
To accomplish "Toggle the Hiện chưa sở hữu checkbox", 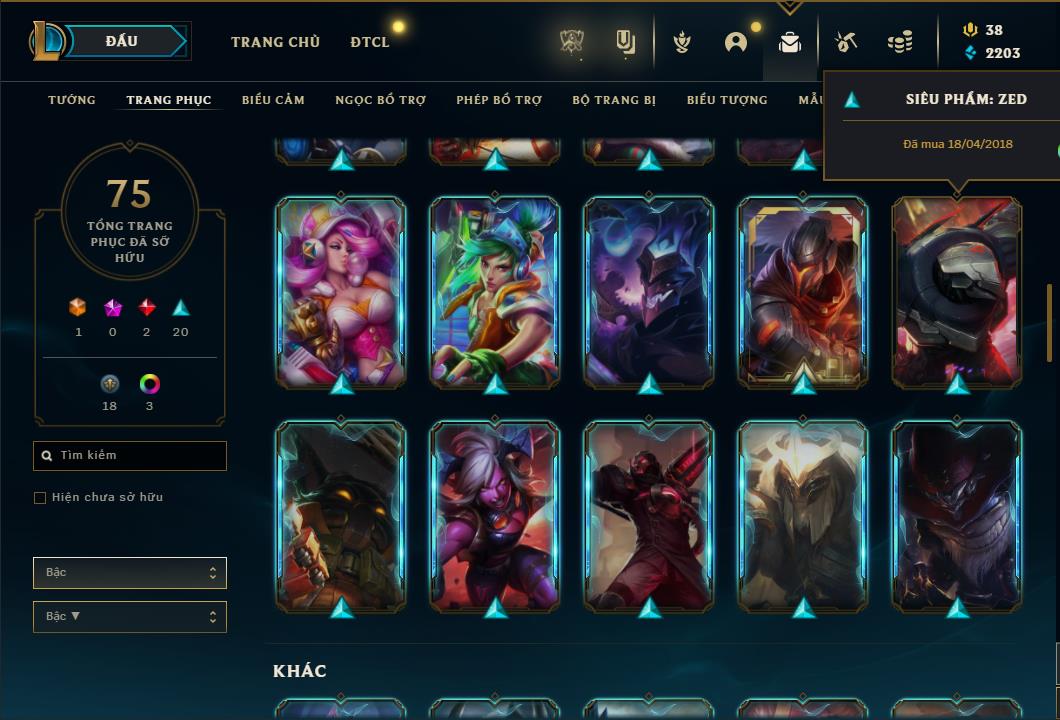I will pos(40,498).
